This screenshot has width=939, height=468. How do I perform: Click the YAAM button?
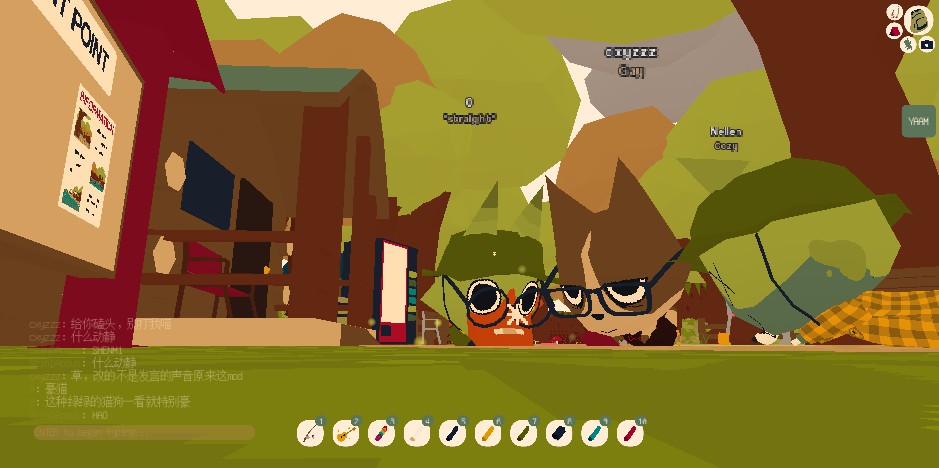(918, 122)
